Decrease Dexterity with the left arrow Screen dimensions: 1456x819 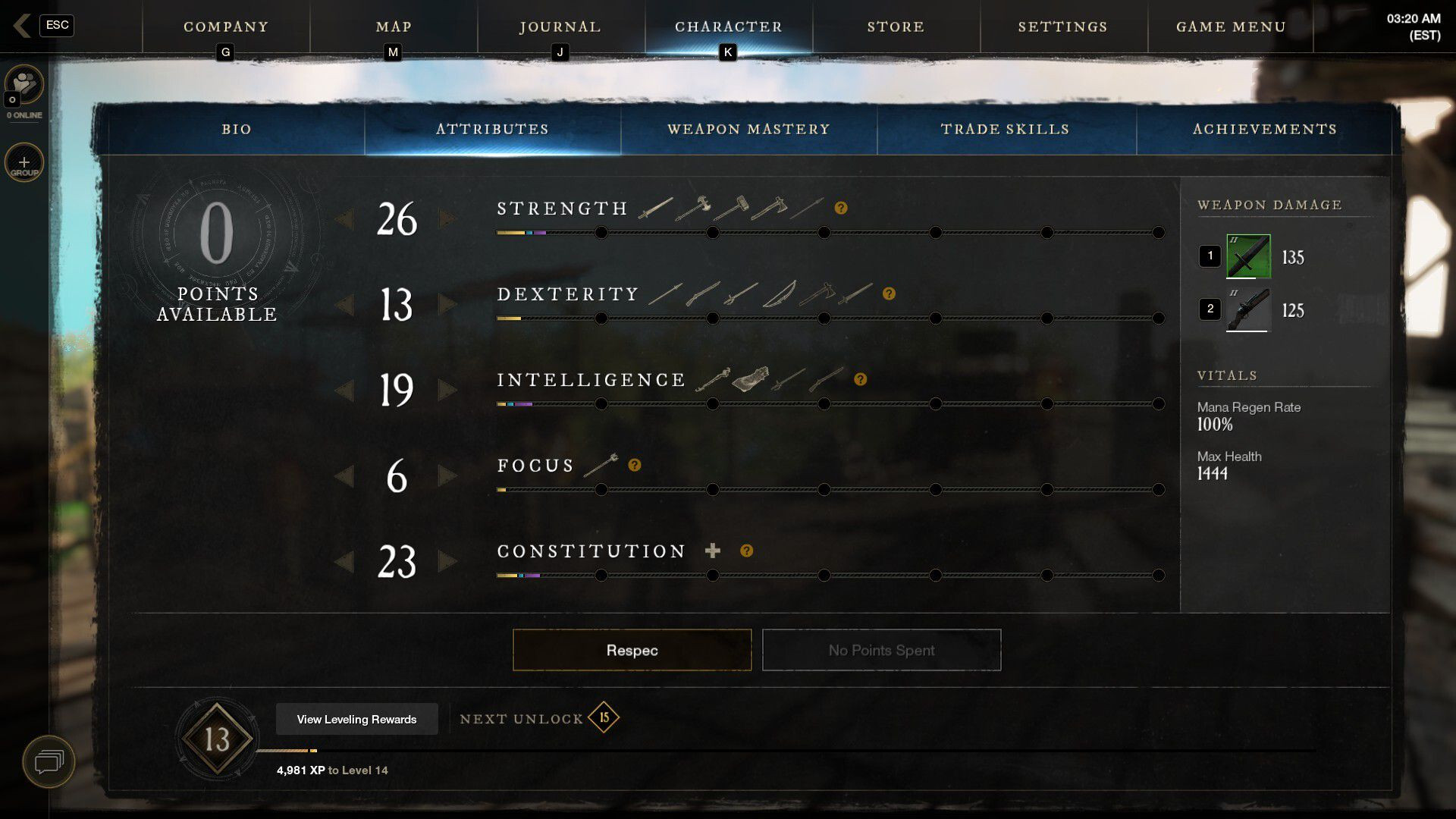pyautogui.click(x=344, y=305)
